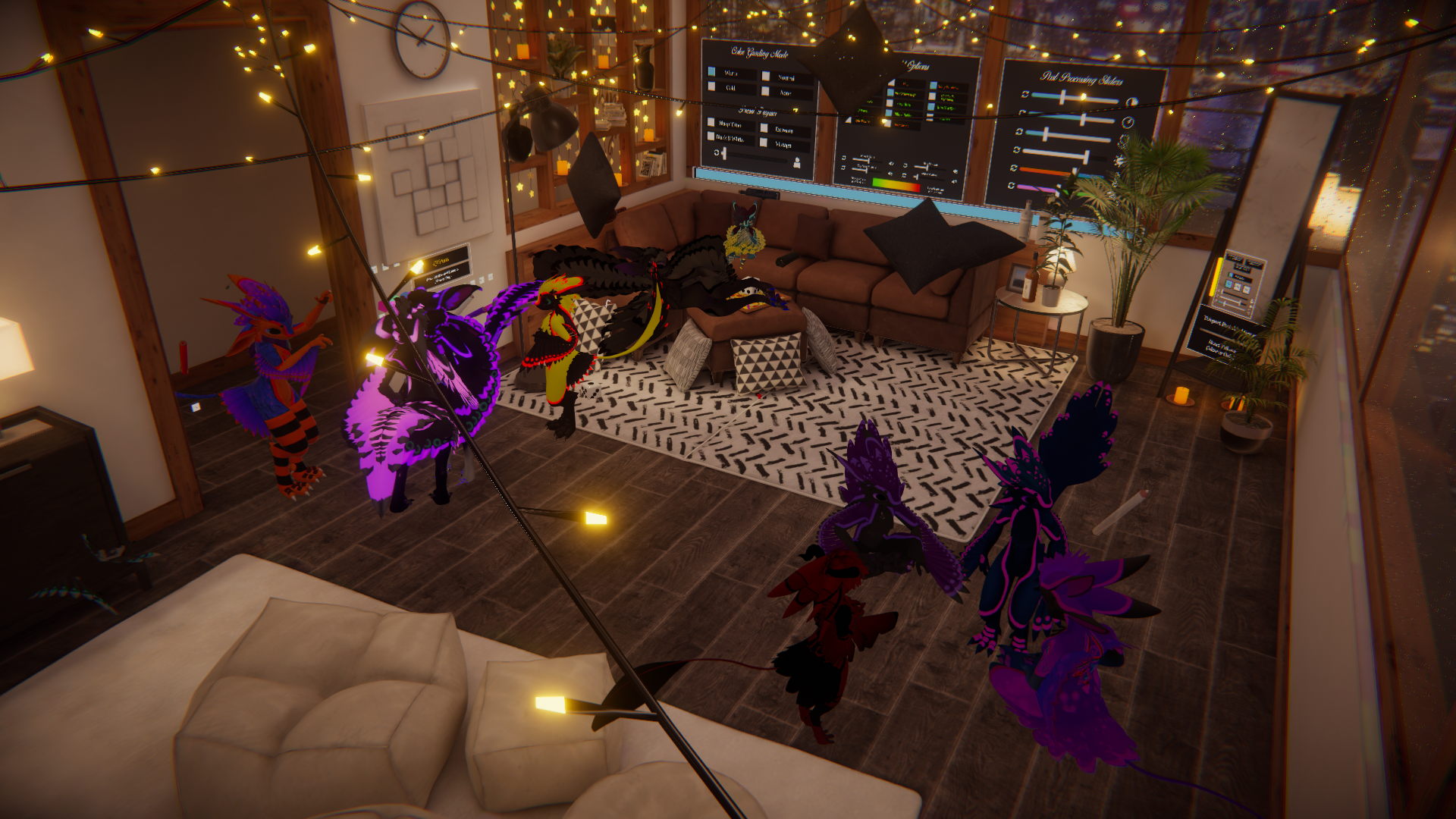The height and width of the screenshot is (819, 1456).
Task: Reset the Color Grading panel slider
Action: click(x=717, y=152)
